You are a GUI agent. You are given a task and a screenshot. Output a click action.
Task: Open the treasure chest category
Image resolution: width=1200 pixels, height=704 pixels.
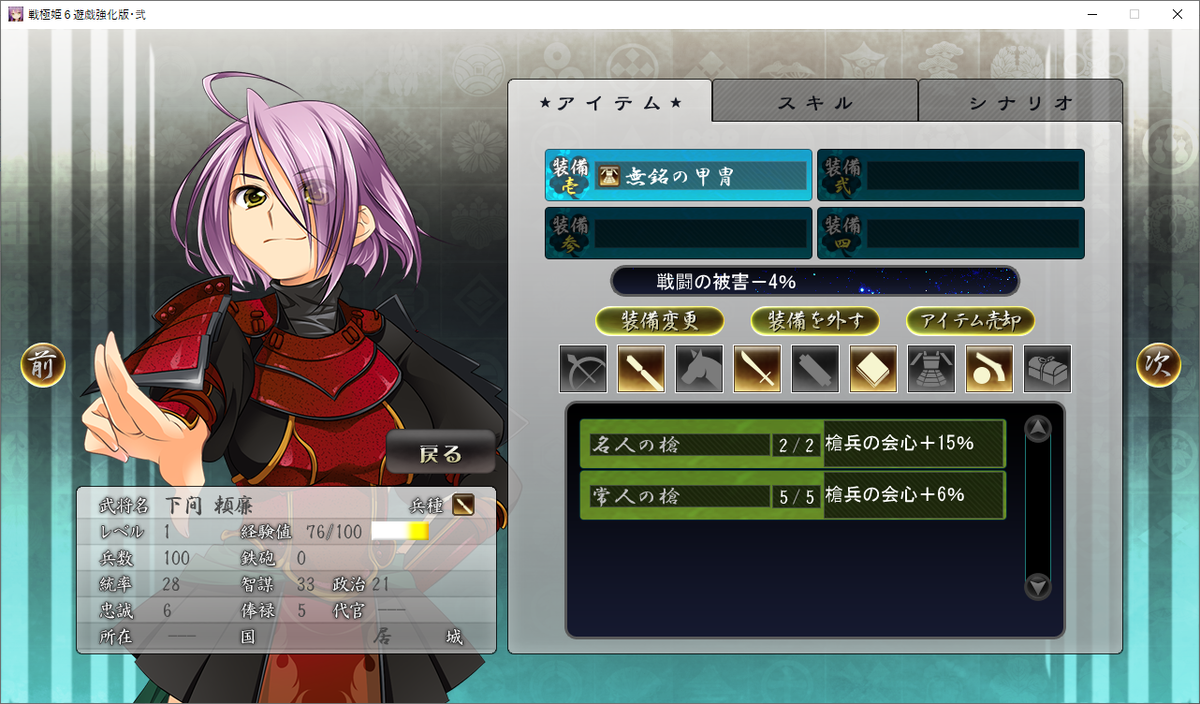[1047, 369]
